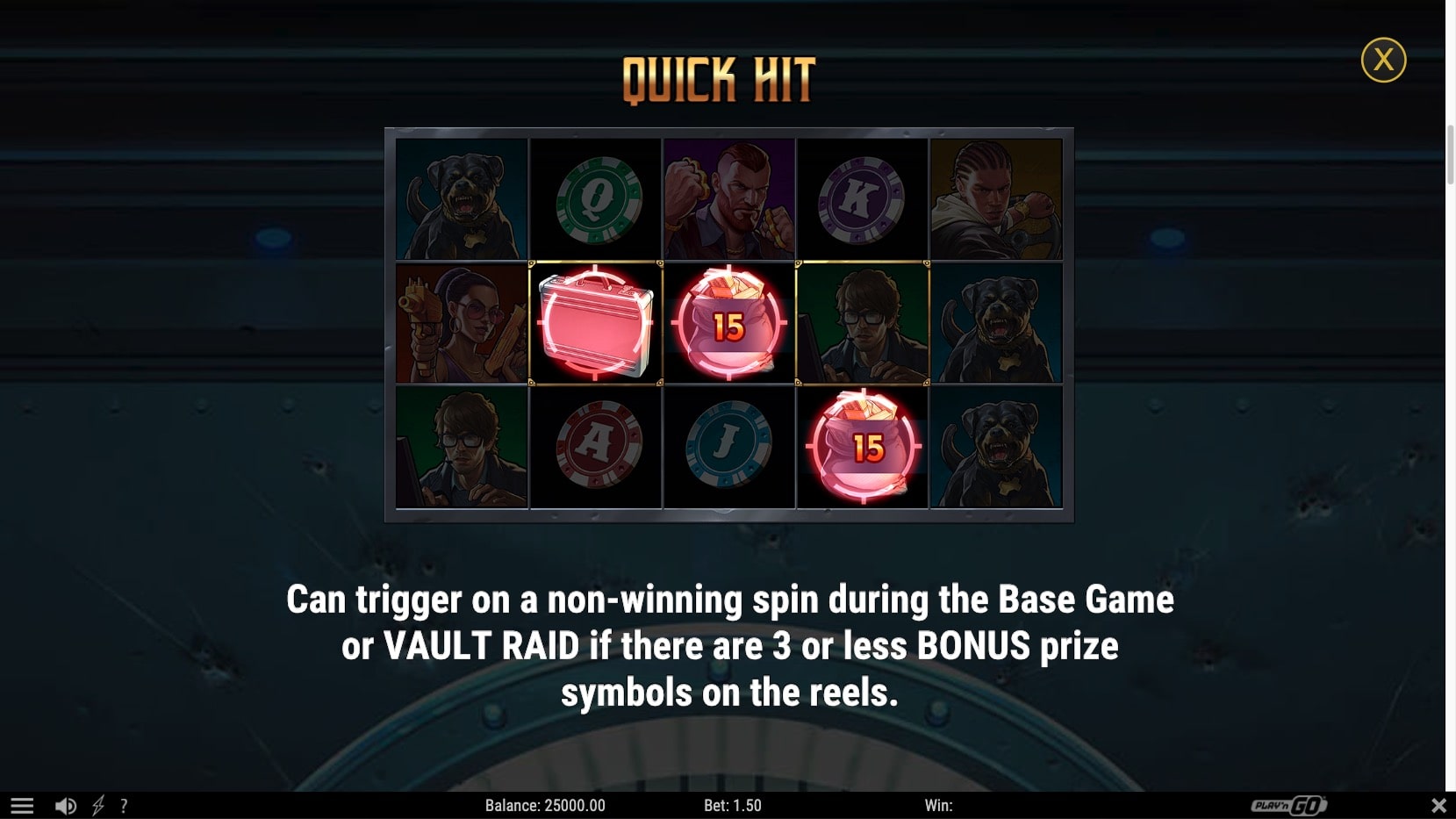Select the blue J poker chip symbol

(729, 448)
